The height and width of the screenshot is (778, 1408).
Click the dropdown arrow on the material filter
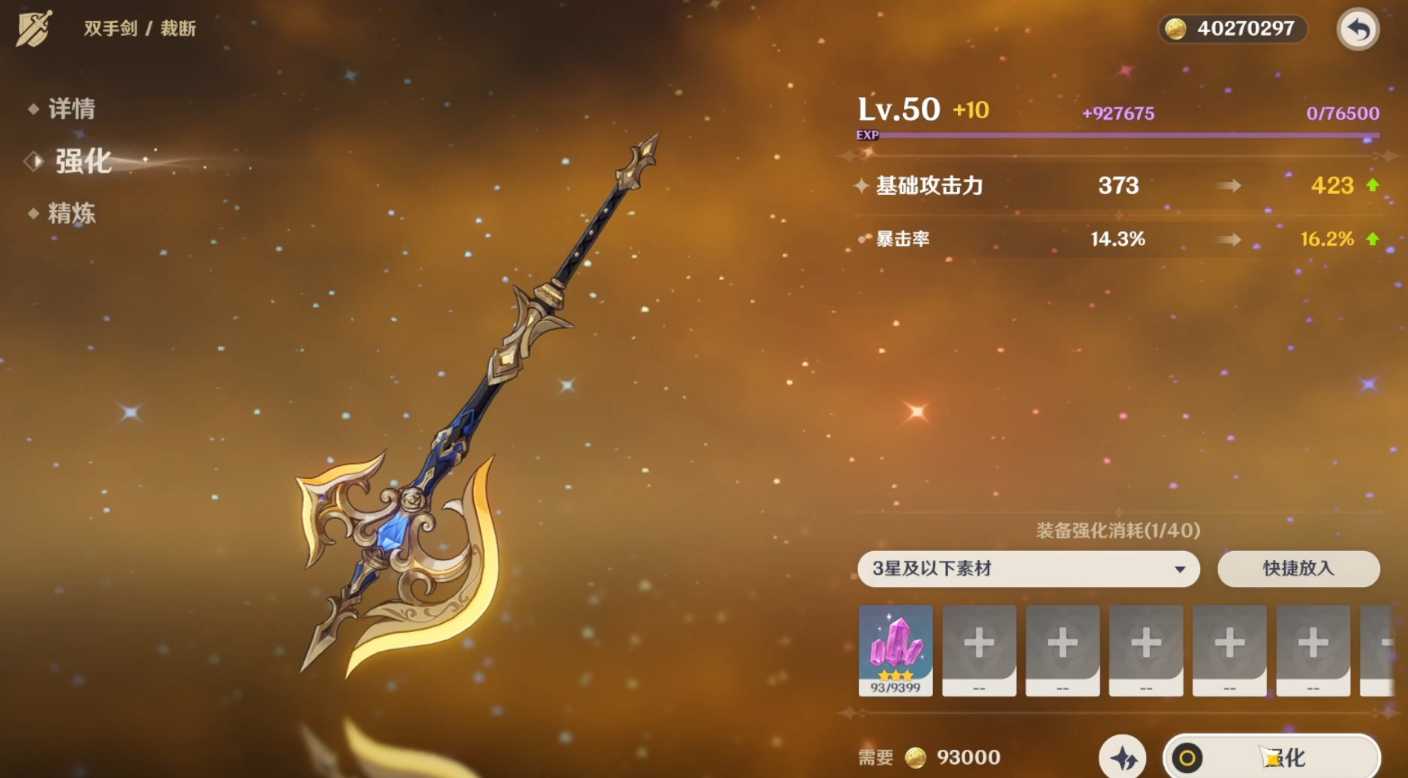1180,569
